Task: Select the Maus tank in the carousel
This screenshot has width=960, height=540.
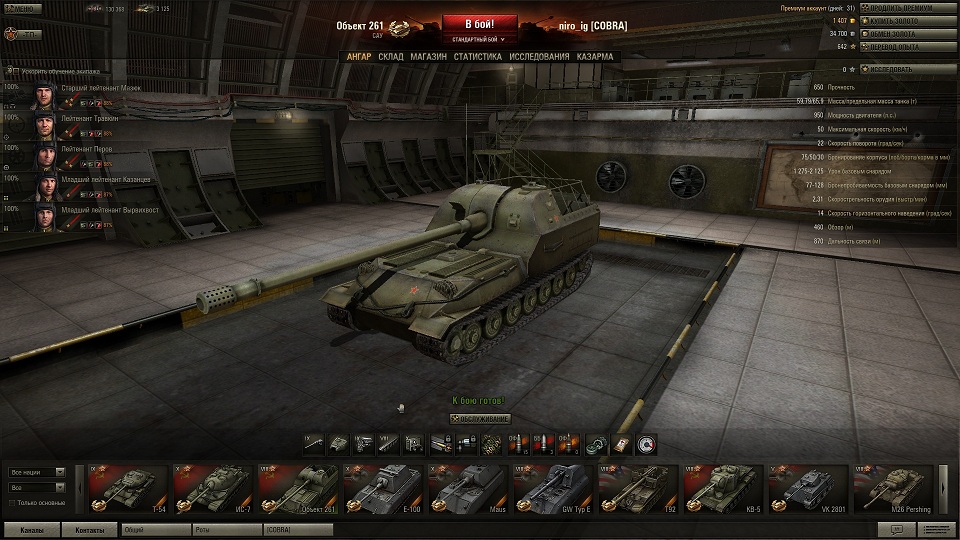Action: [468, 488]
